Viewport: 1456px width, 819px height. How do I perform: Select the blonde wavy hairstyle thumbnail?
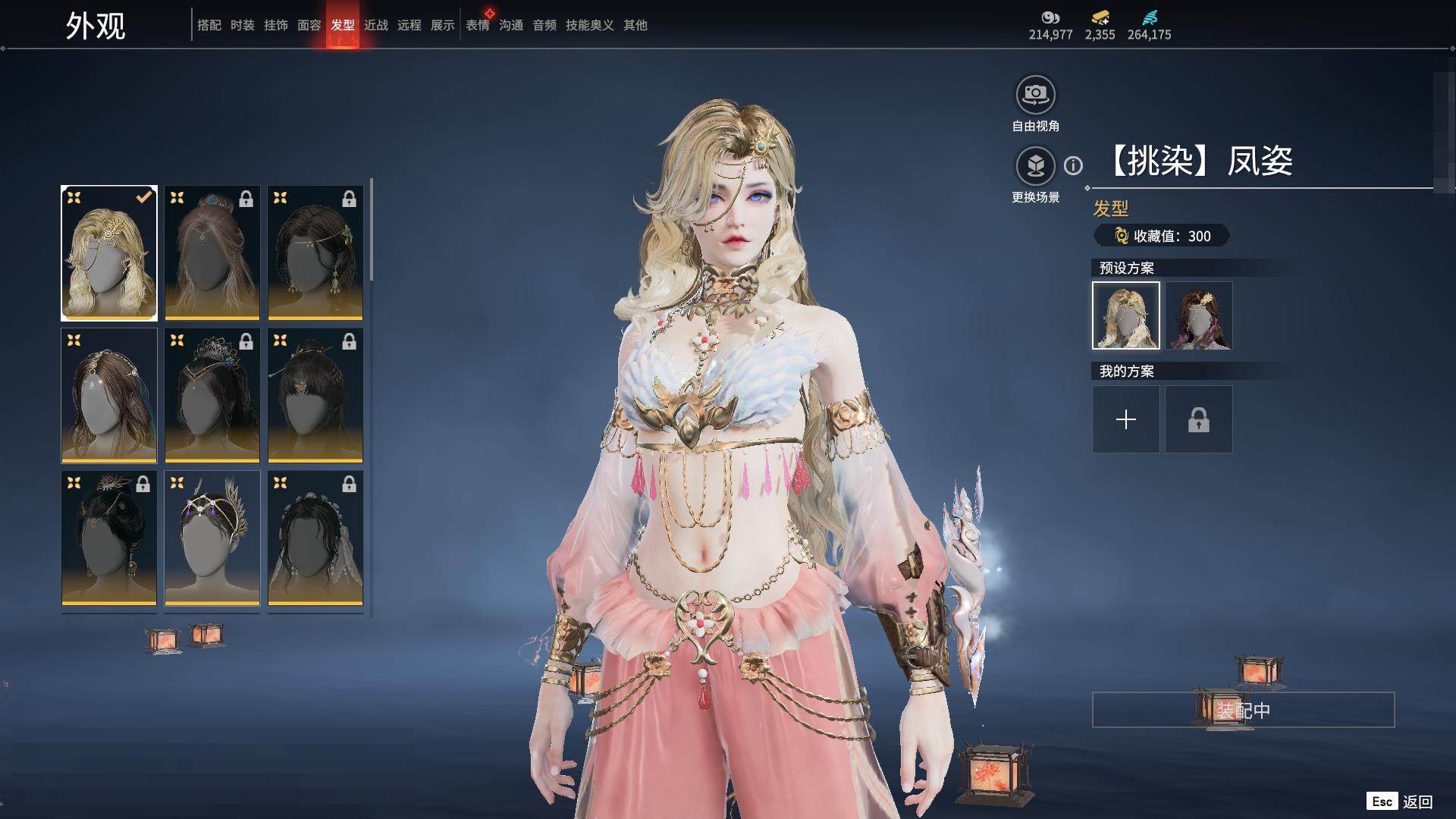coord(109,253)
